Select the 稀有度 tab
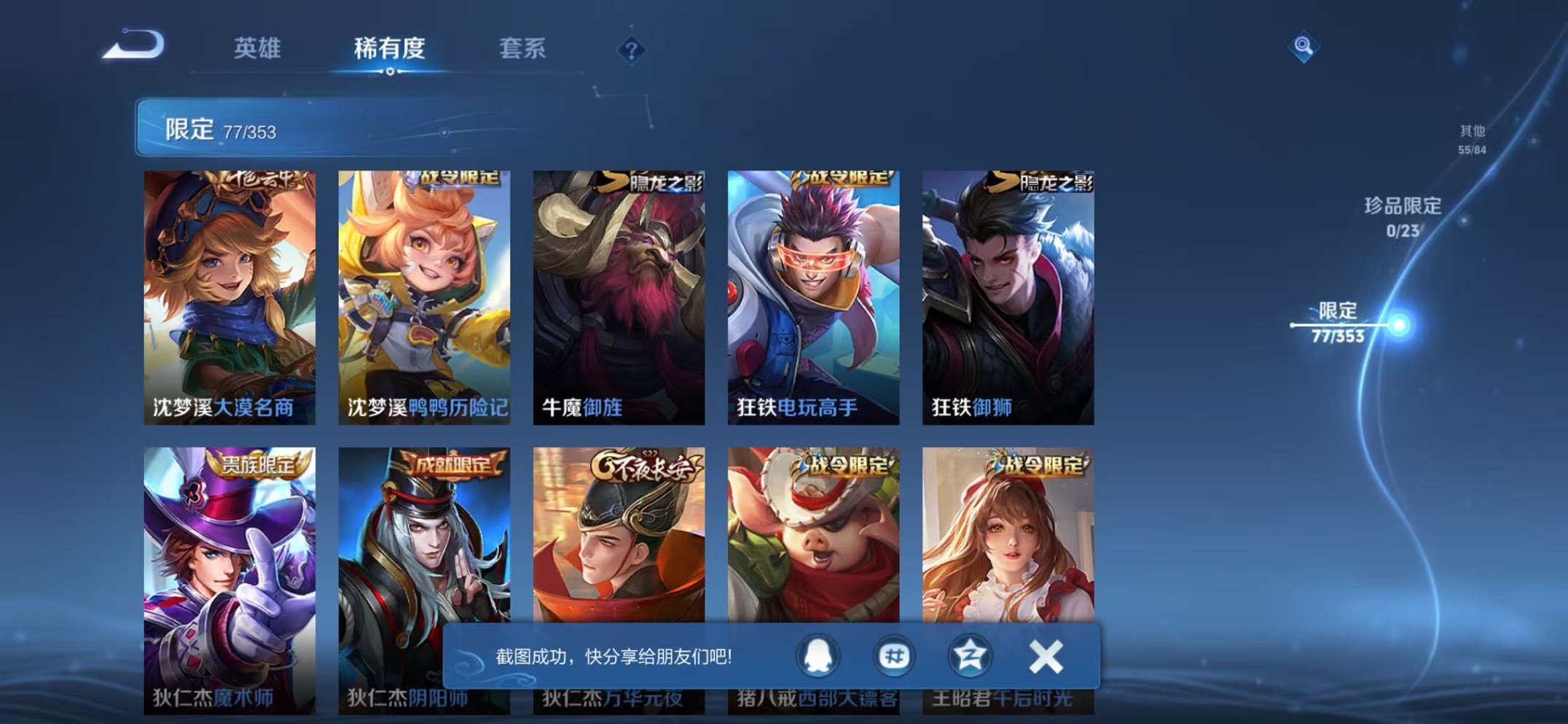Image resolution: width=1568 pixels, height=724 pixels. pos(388,48)
